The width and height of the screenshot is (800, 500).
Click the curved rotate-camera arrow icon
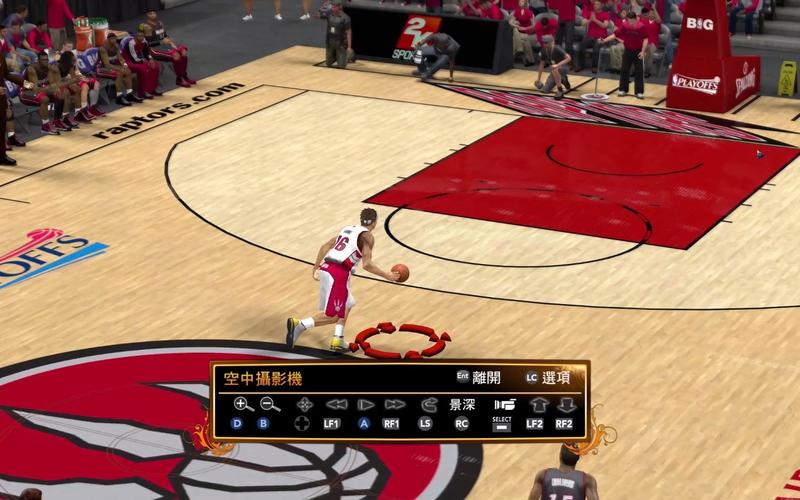coord(429,404)
